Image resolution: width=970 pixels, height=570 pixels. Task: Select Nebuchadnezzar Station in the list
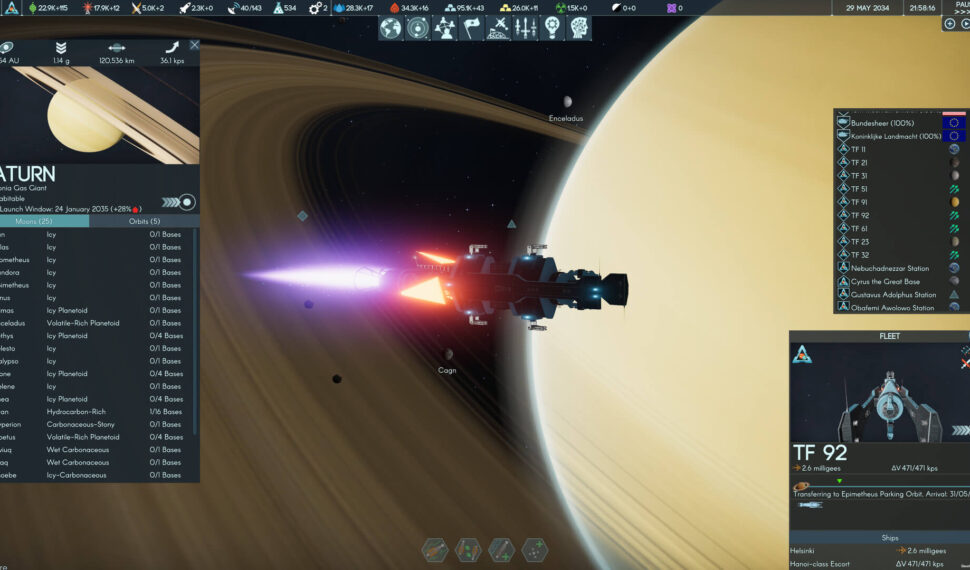890,268
